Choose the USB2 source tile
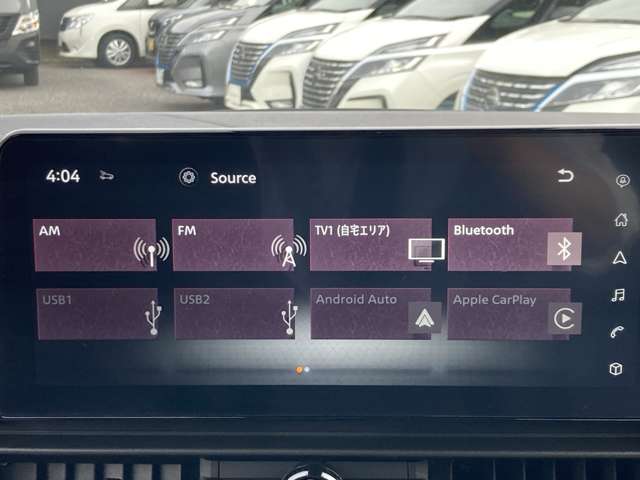The image size is (640, 480). coord(234,314)
